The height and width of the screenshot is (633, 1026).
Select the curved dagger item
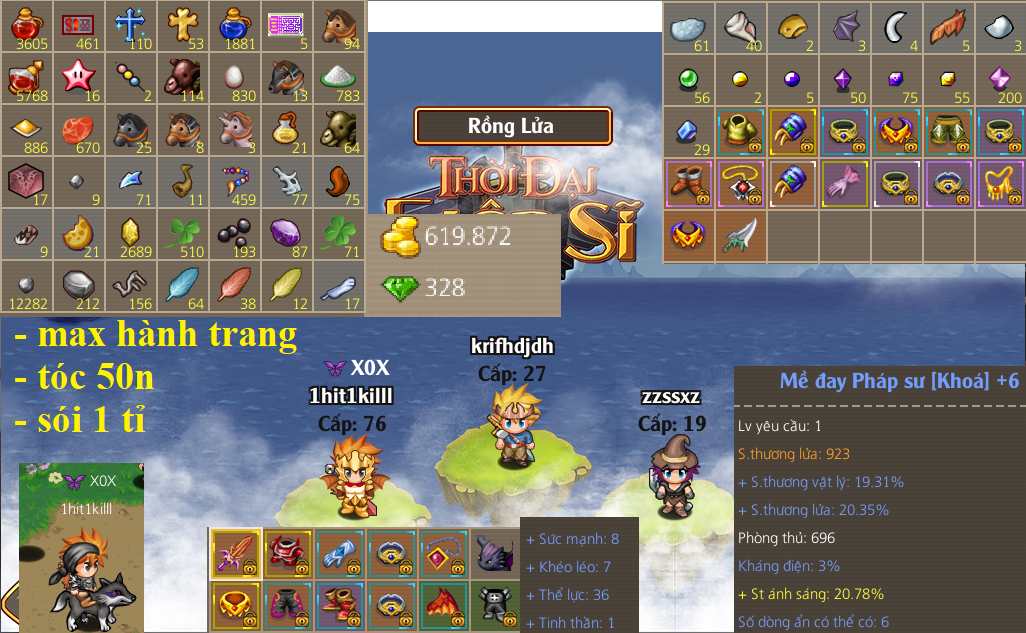[x=741, y=235]
